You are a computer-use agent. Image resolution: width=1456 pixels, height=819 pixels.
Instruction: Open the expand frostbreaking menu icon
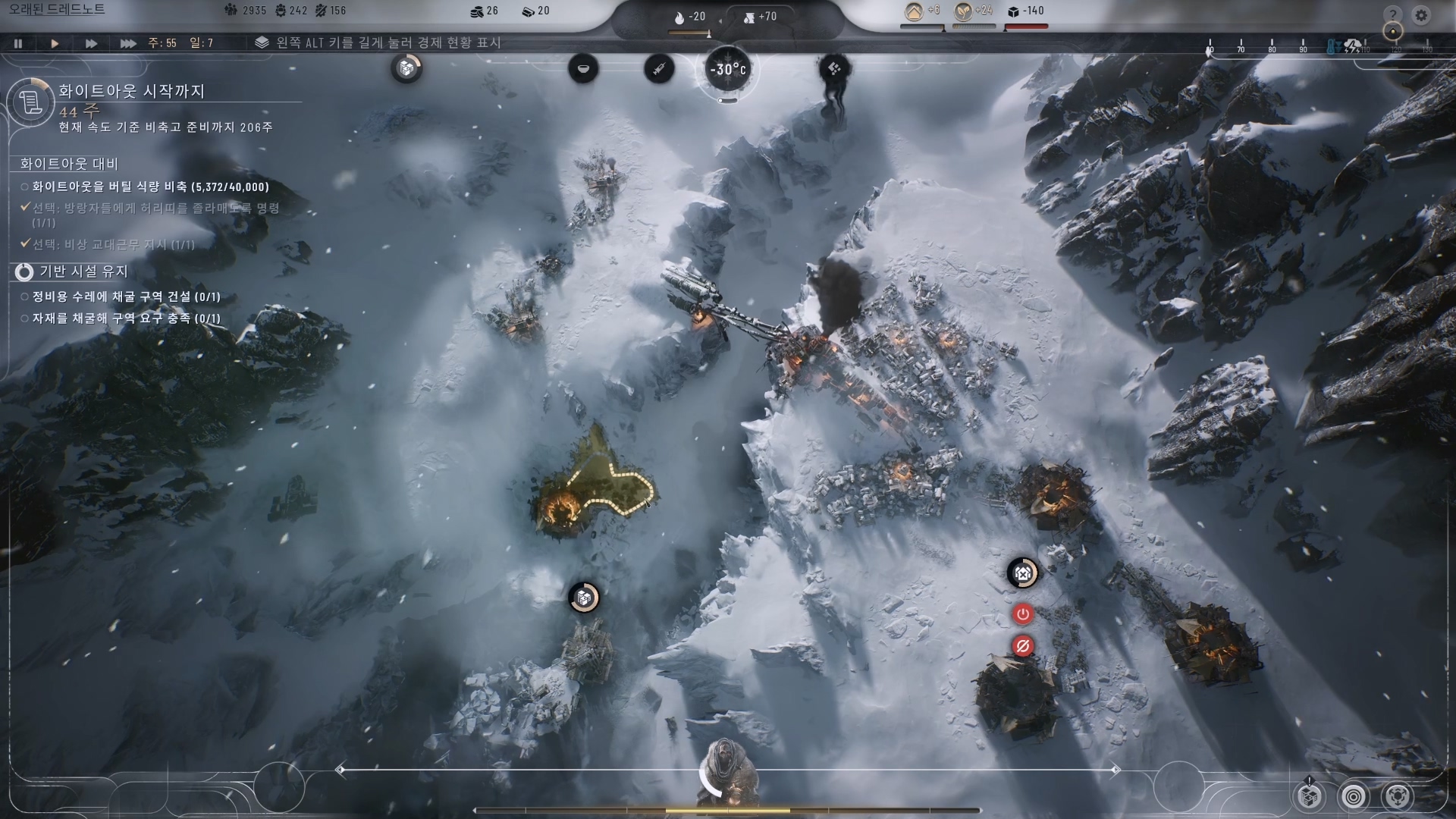1397,796
